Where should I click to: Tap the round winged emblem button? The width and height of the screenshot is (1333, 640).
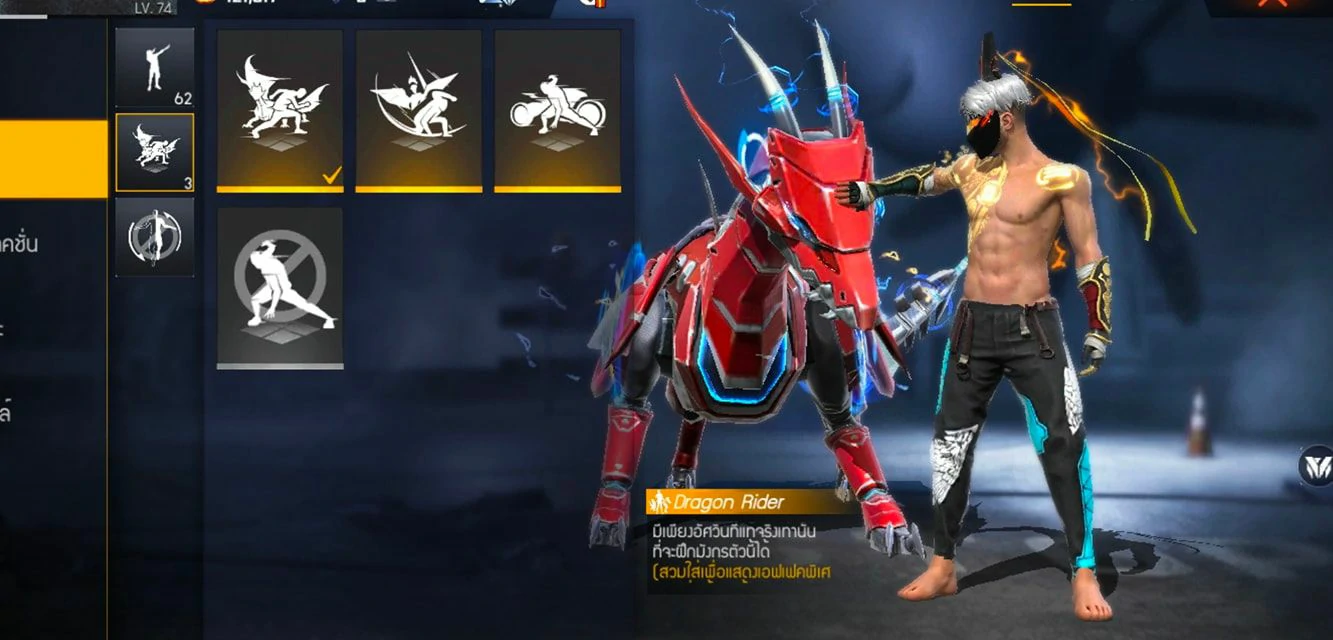tap(1315, 466)
